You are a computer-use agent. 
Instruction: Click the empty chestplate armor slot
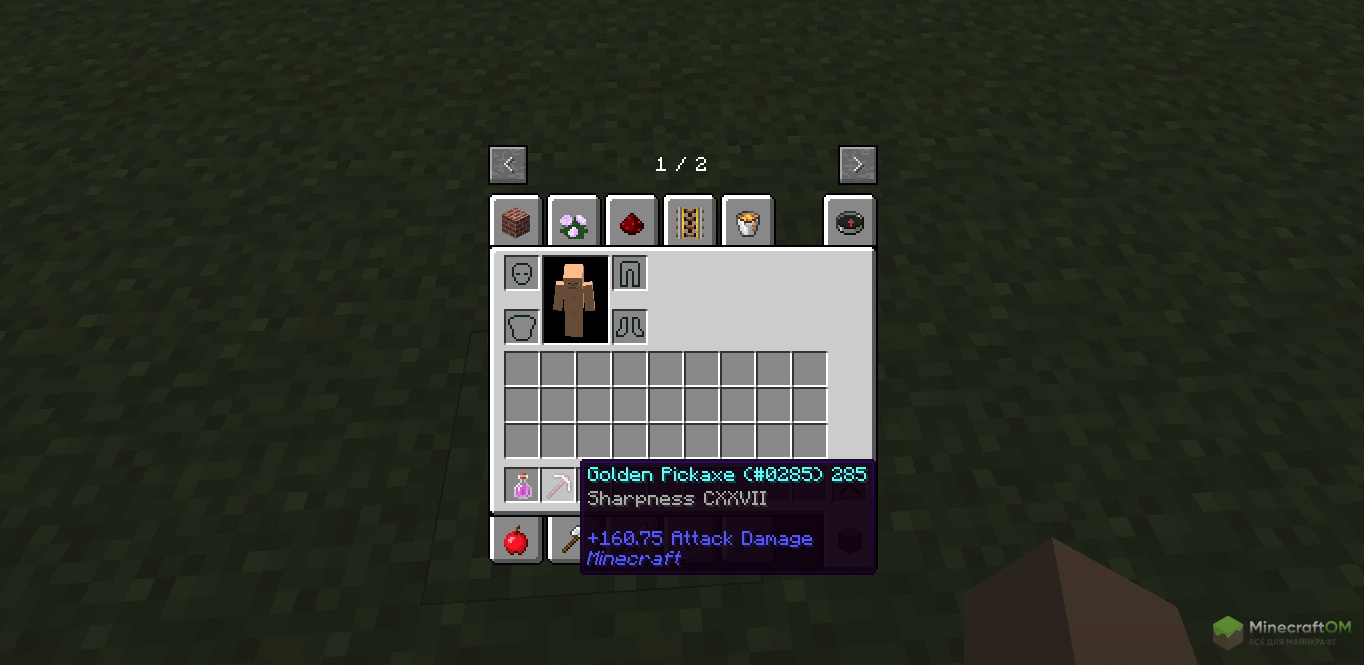[x=522, y=327]
